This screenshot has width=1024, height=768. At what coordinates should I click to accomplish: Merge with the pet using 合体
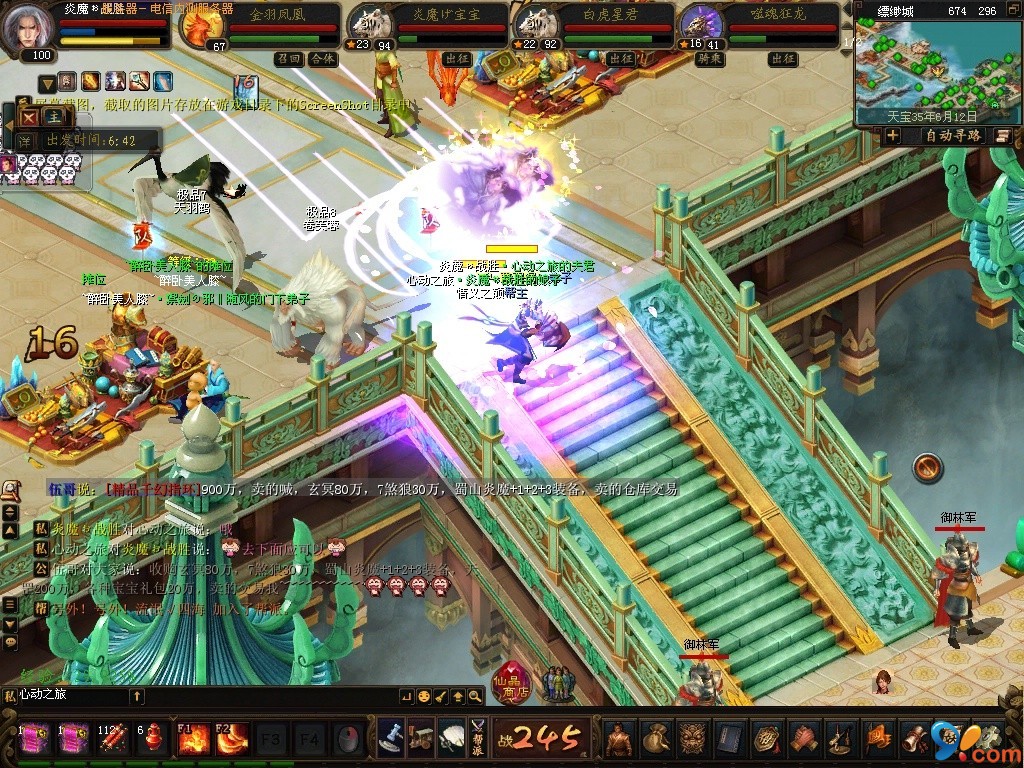tap(322, 59)
